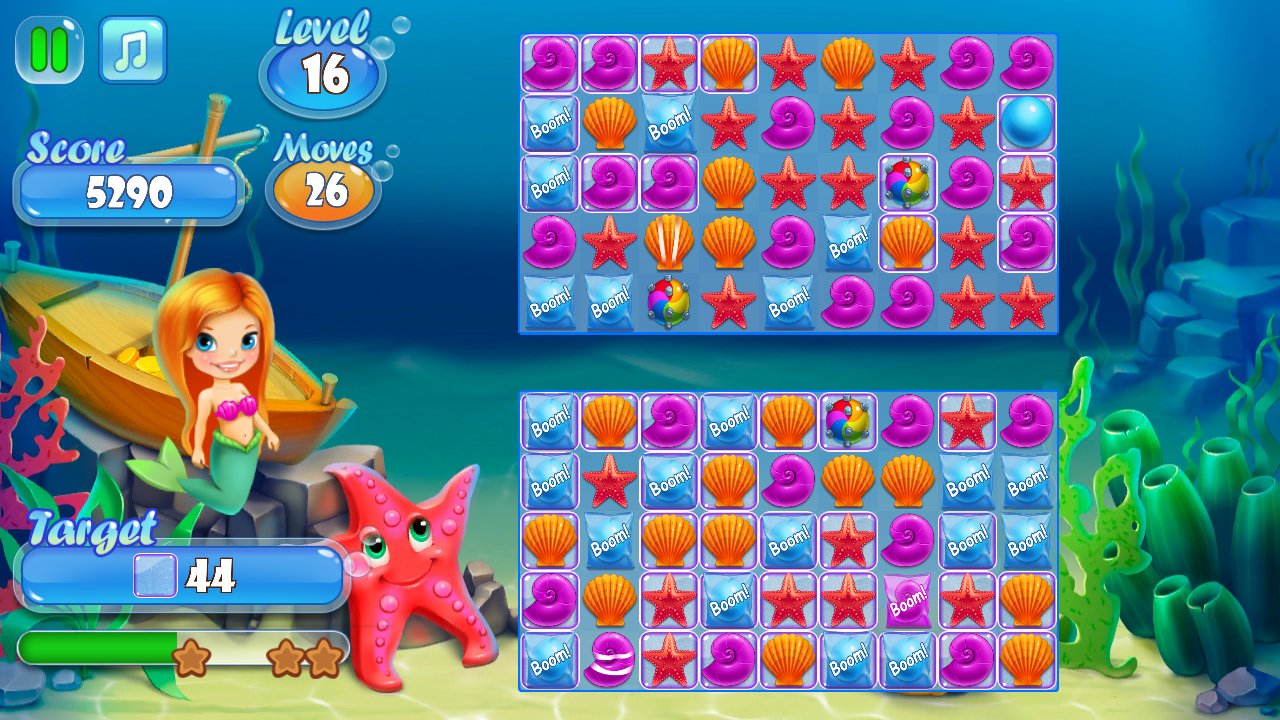Select the rainbow bomb in the top board
This screenshot has height=720, width=1280.
coord(908,183)
